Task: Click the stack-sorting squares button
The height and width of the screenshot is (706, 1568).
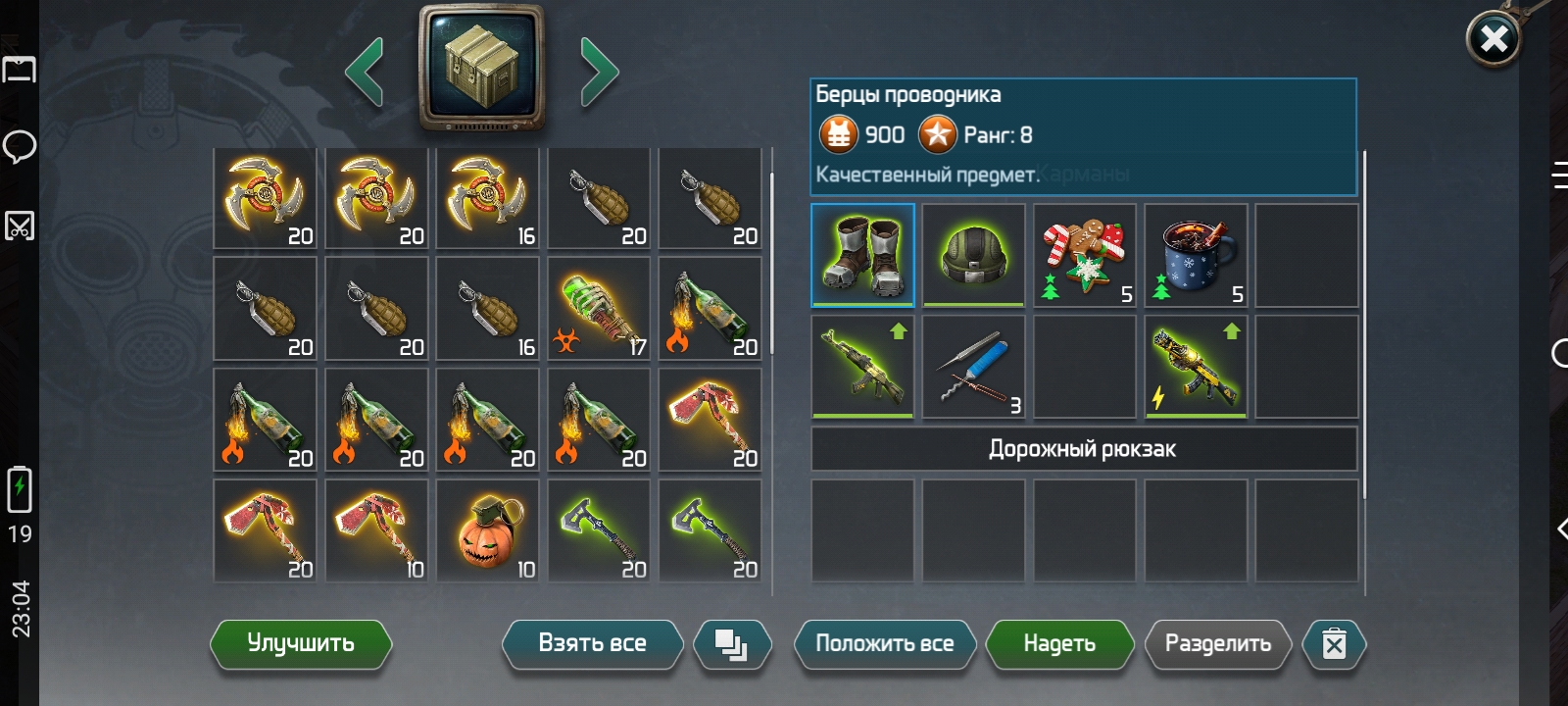Action: tap(731, 644)
